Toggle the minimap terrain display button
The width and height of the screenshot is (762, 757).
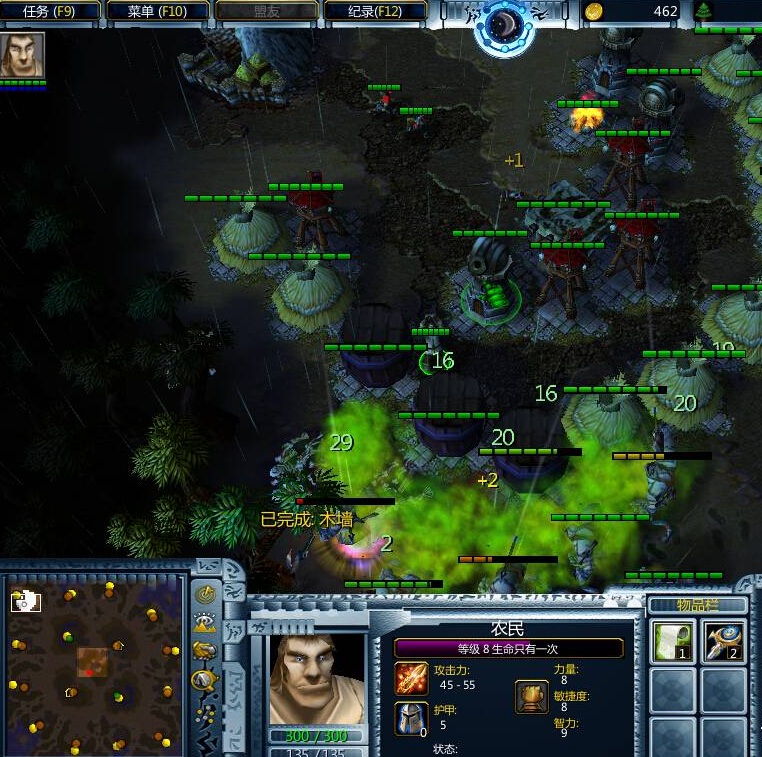206,622
